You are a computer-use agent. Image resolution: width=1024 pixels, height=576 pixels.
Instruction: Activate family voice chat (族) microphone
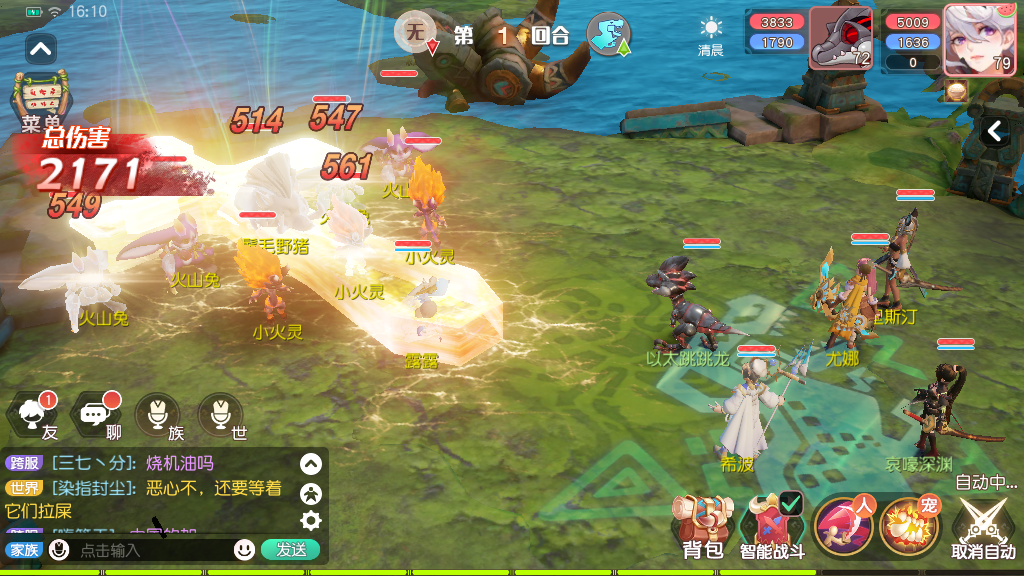tap(158, 415)
